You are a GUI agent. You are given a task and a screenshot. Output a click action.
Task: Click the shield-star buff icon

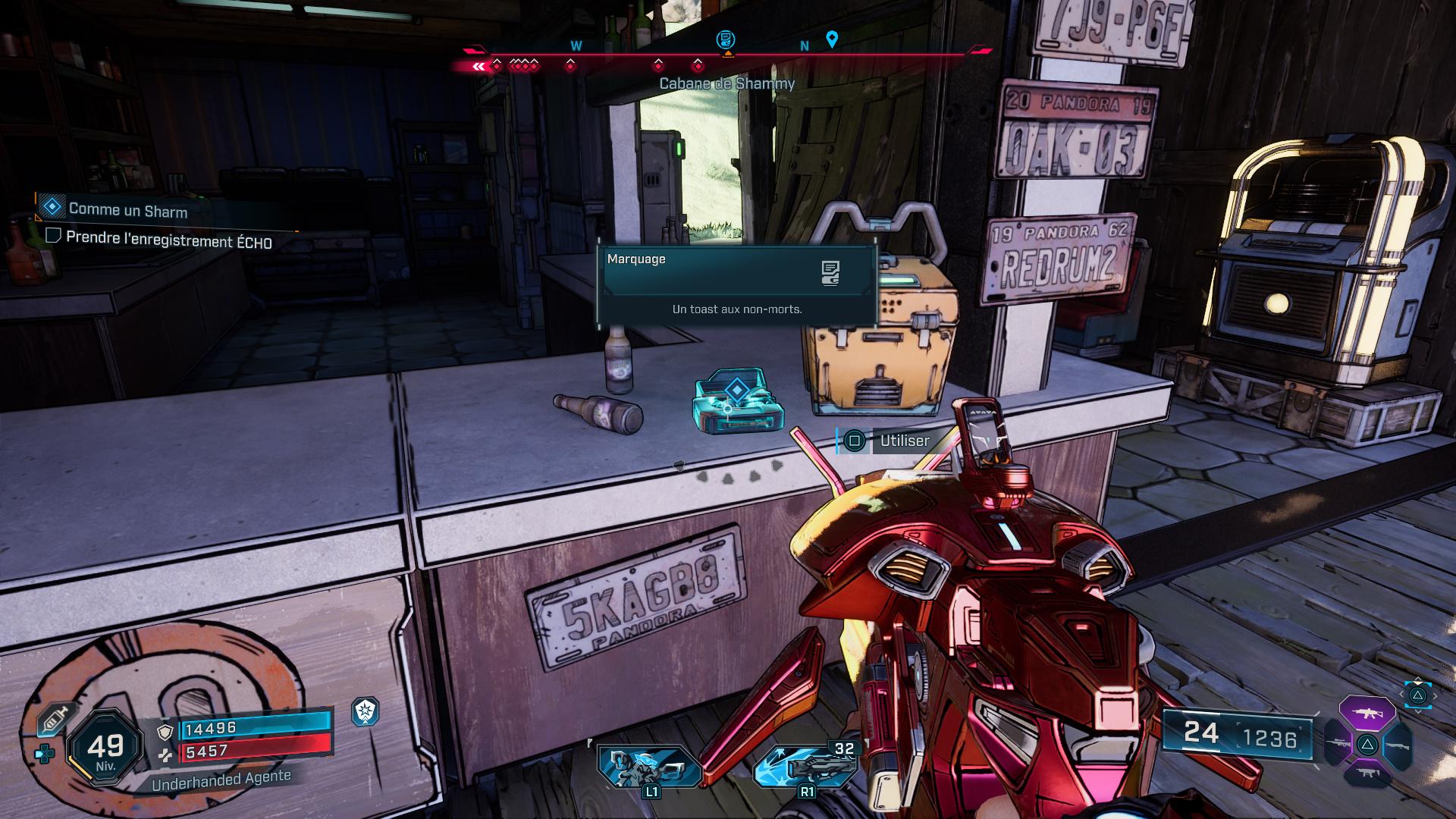pyautogui.click(x=366, y=711)
